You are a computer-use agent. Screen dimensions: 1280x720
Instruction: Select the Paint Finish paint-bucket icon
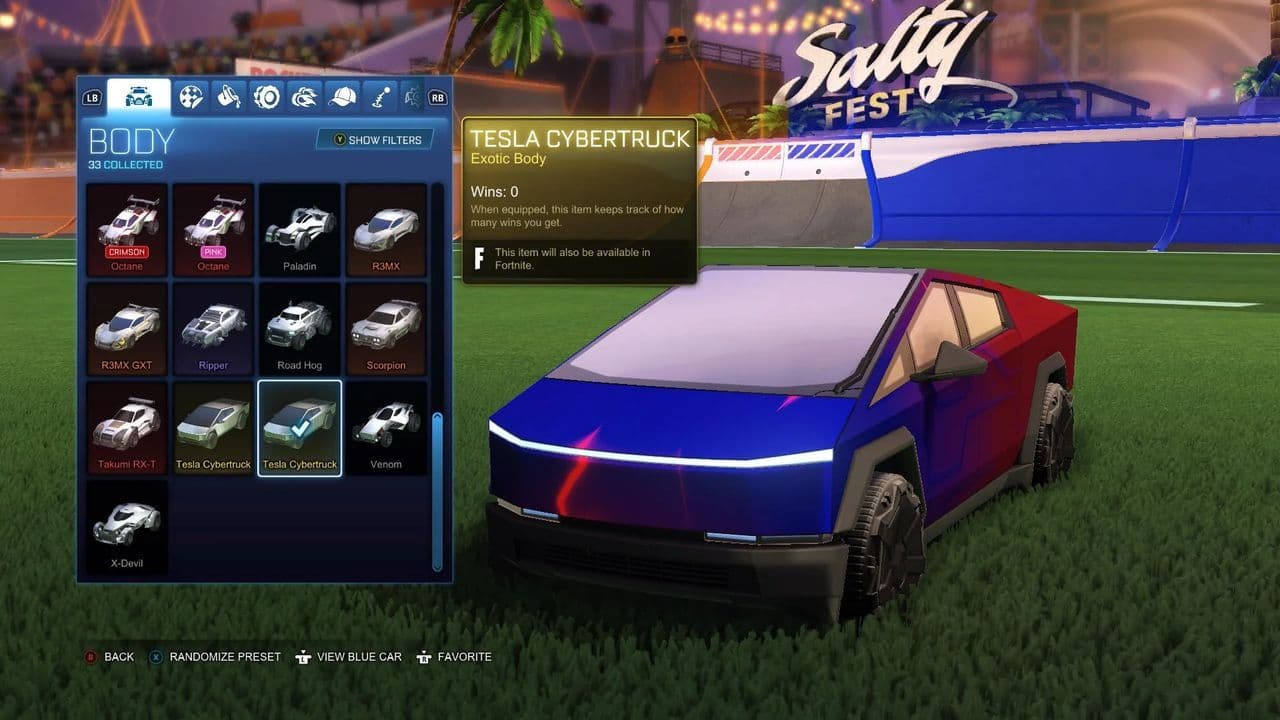point(228,96)
